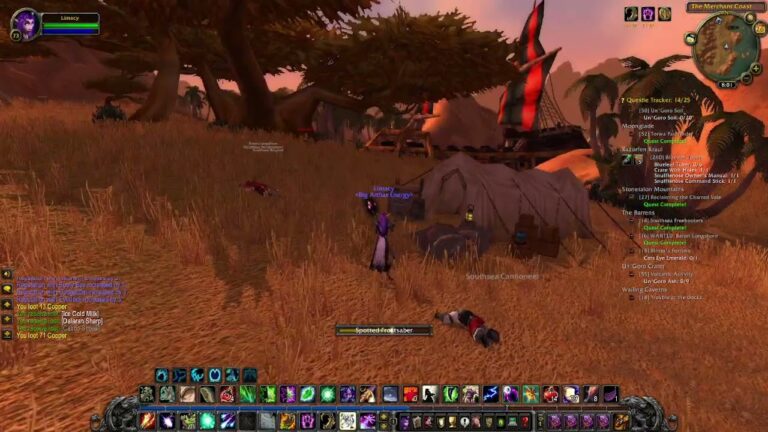Click the first stance icon above action bars
This screenshot has width=768, height=432.
(162, 375)
